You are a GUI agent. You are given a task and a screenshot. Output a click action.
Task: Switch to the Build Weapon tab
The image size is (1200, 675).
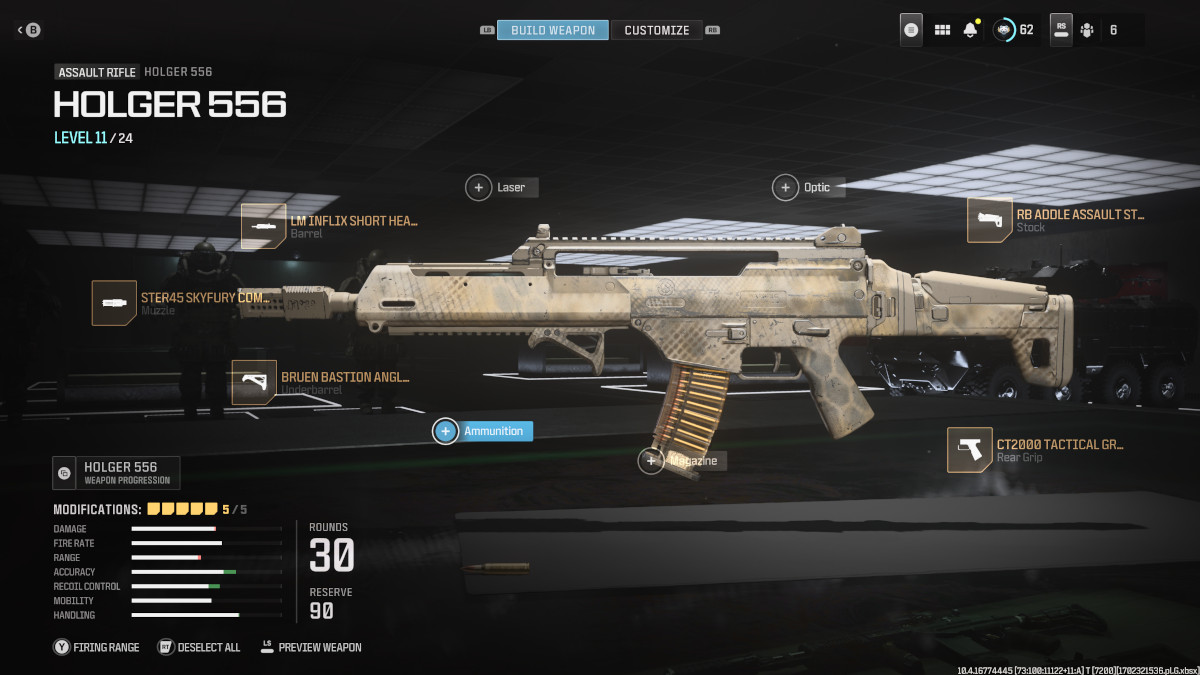(x=552, y=30)
